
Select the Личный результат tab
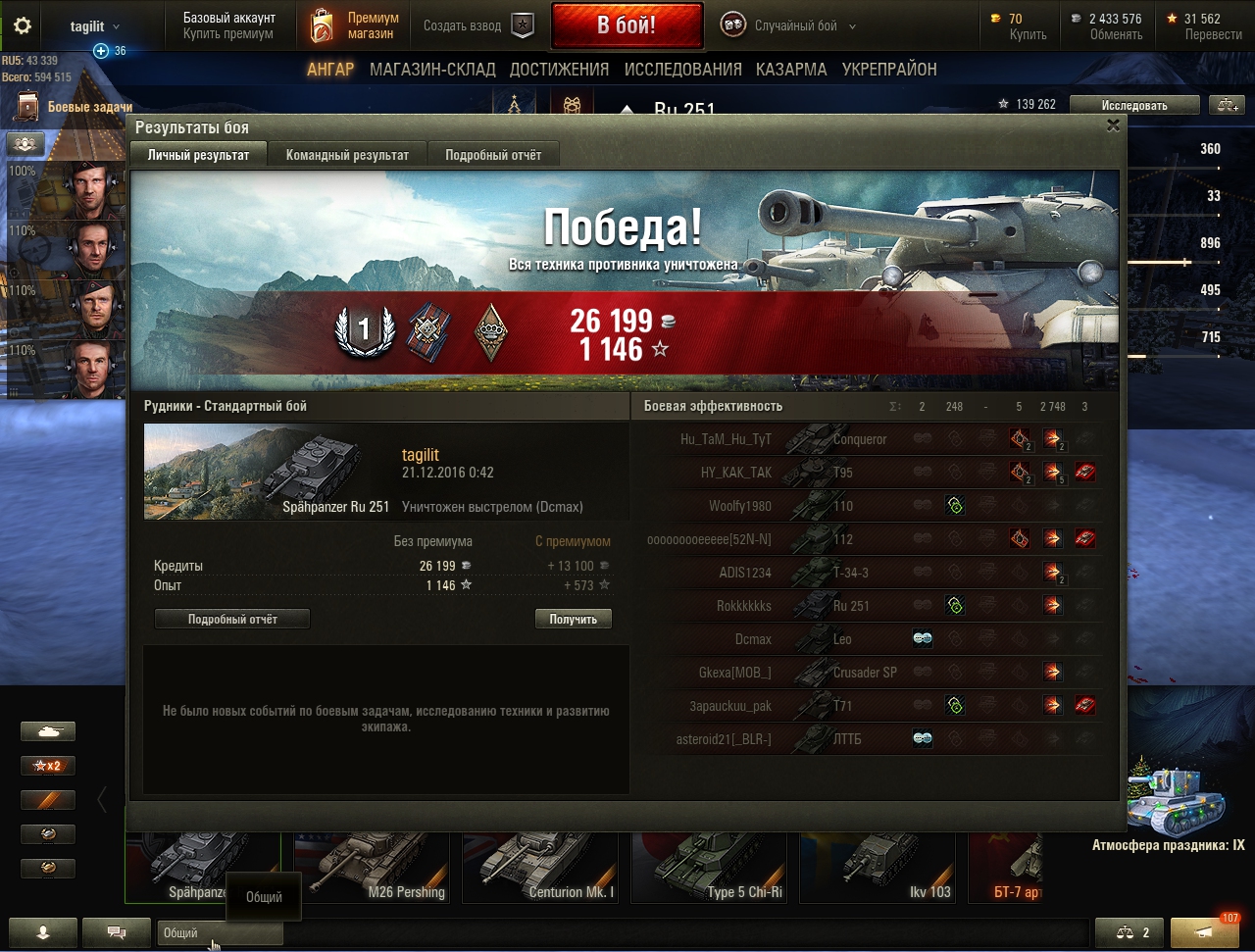point(198,155)
